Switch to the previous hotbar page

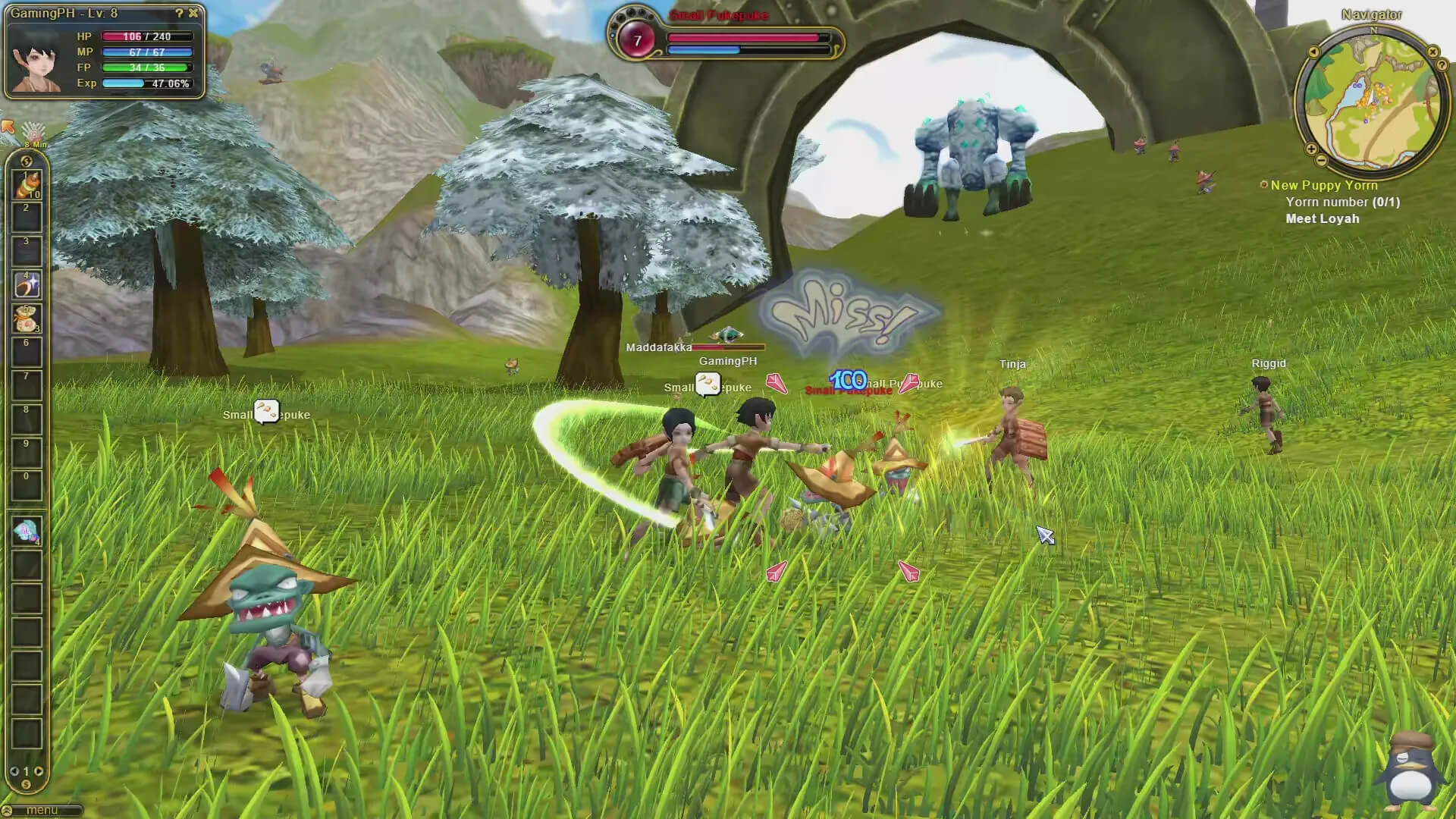[x=14, y=771]
